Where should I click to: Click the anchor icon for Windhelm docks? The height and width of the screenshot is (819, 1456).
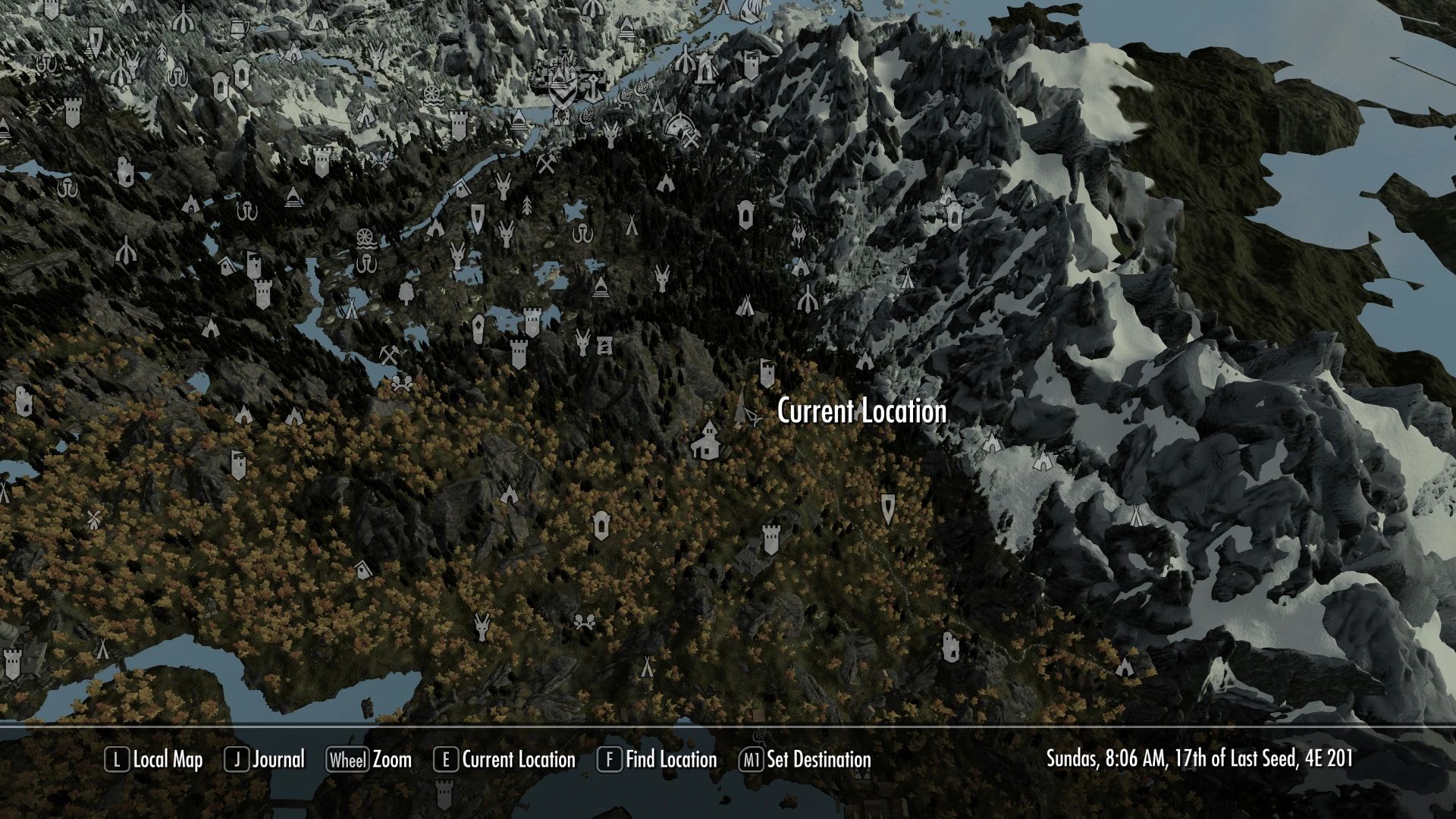(593, 89)
